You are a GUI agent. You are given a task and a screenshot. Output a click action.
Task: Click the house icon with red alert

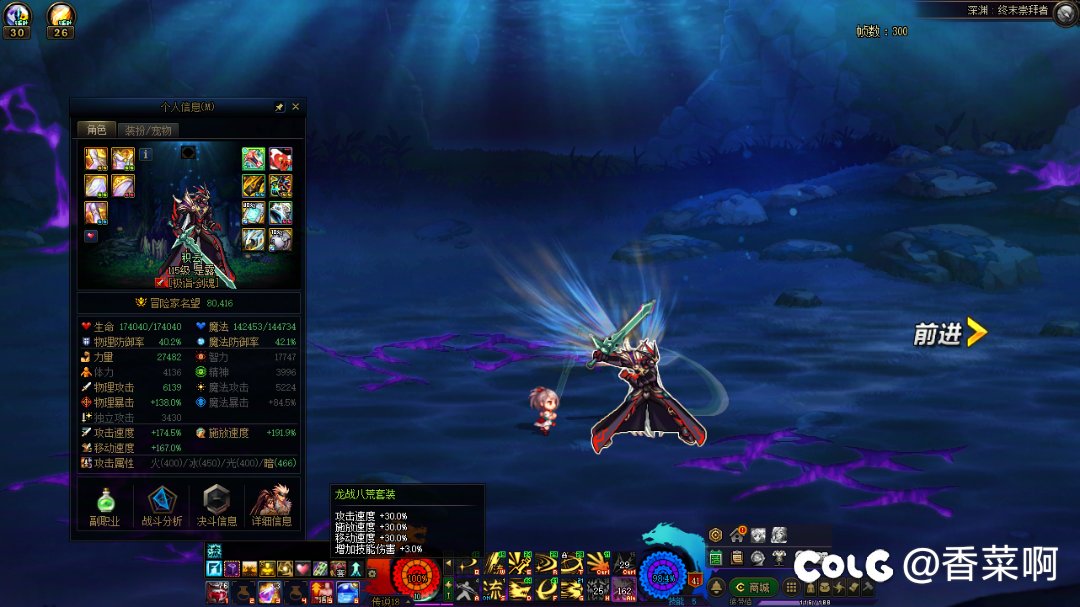[738, 535]
